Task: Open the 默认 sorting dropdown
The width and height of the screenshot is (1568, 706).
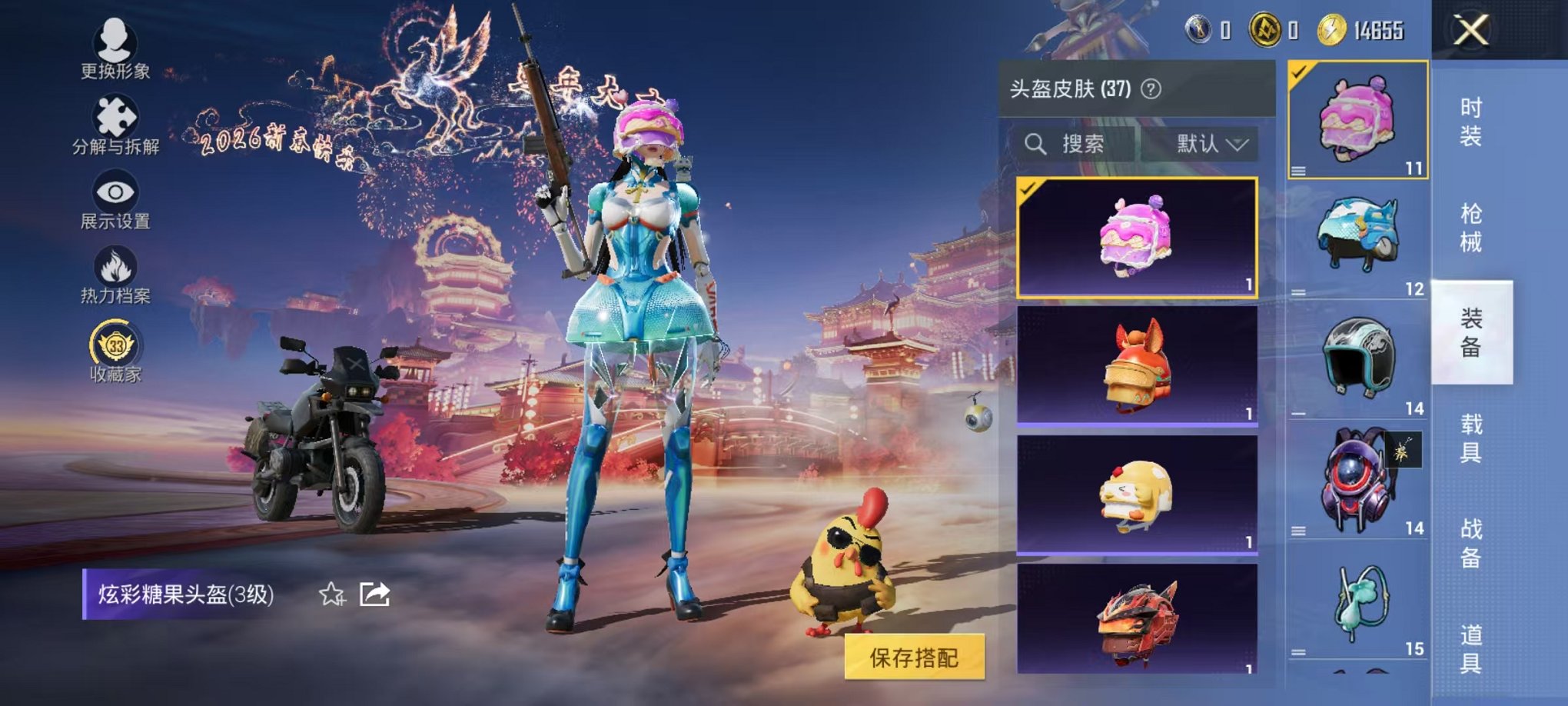Action: tap(1197, 145)
